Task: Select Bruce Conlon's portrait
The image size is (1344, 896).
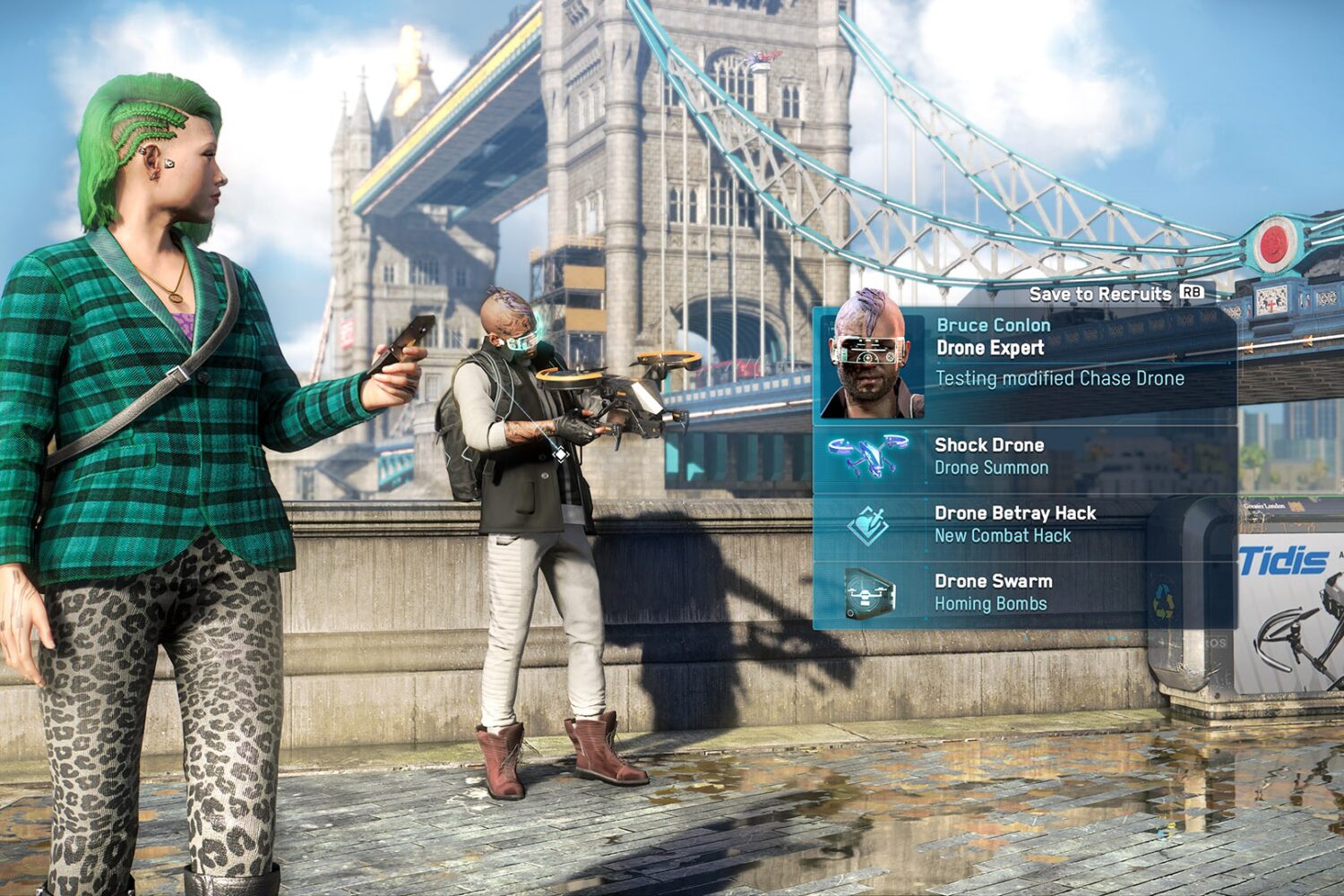Action: click(868, 362)
